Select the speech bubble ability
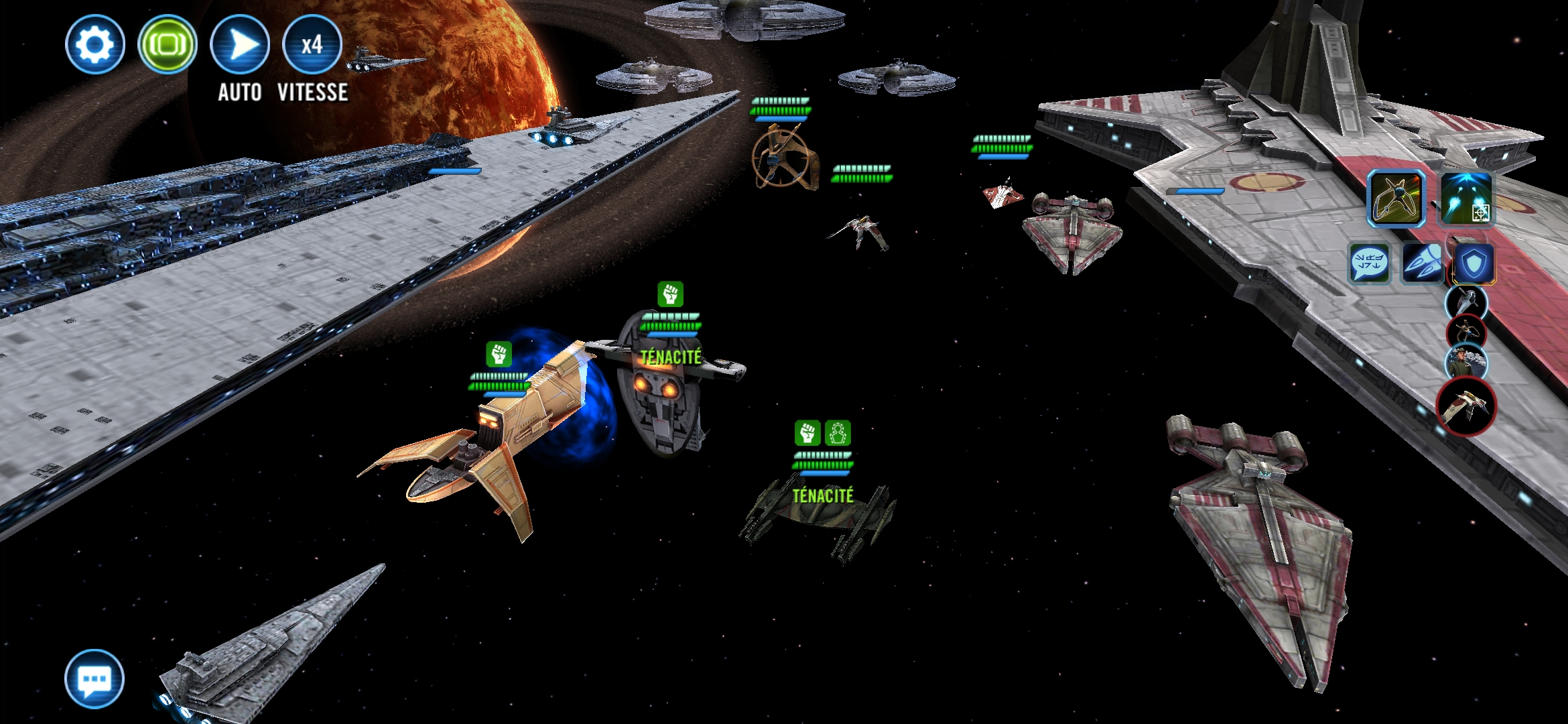1568x724 pixels. coord(1368,263)
